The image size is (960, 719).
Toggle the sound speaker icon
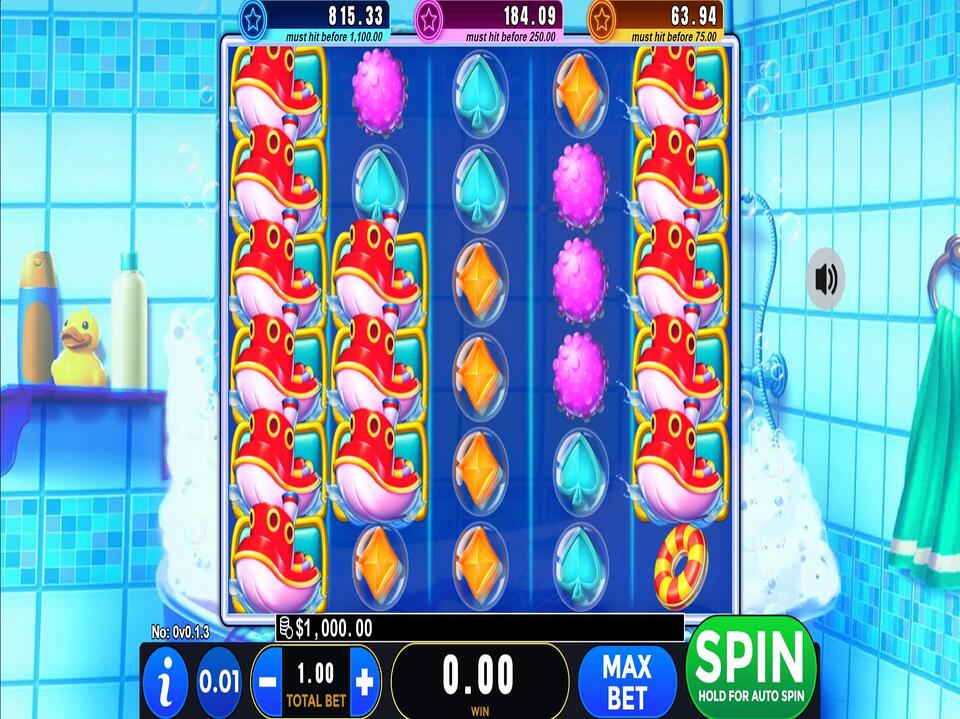(826, 278)
